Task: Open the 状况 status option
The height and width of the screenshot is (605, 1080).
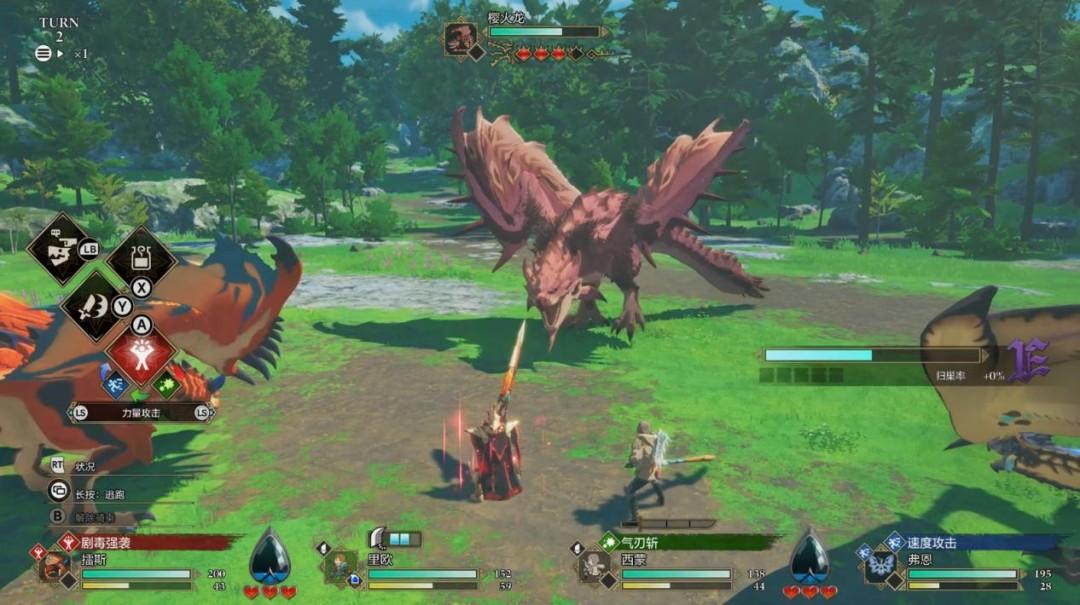Action: point(84,466)
